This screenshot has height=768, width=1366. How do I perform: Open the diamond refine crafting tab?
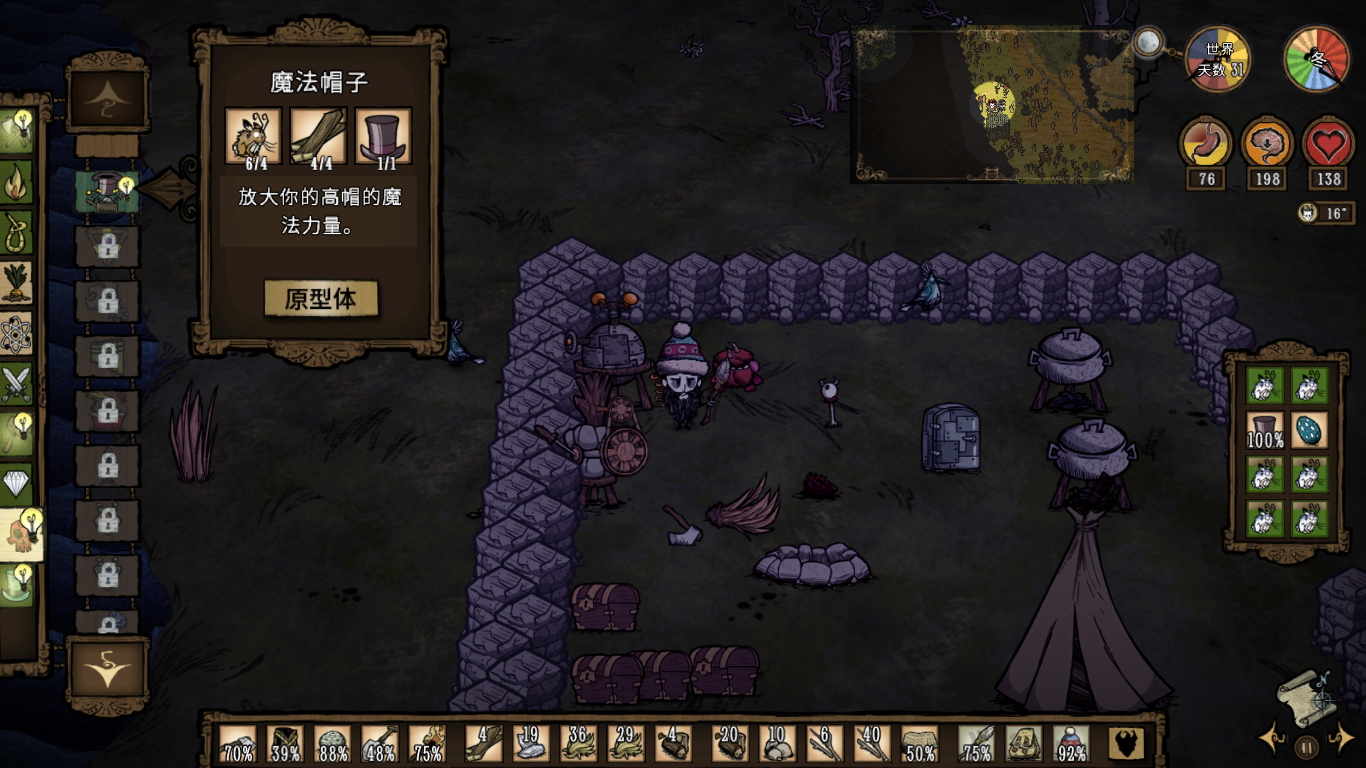tap(17, 484)
